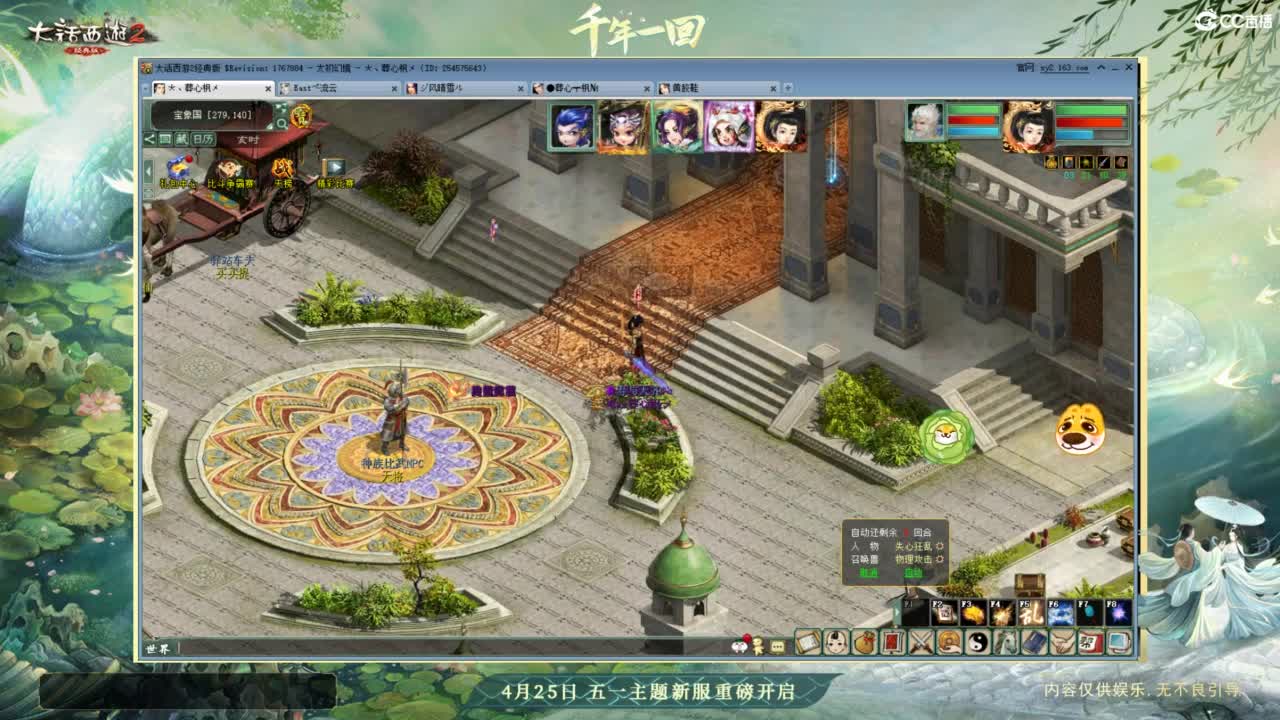Expand the skill bar side arrow
Screen dimensions: 1280x720
click(897, 610)
